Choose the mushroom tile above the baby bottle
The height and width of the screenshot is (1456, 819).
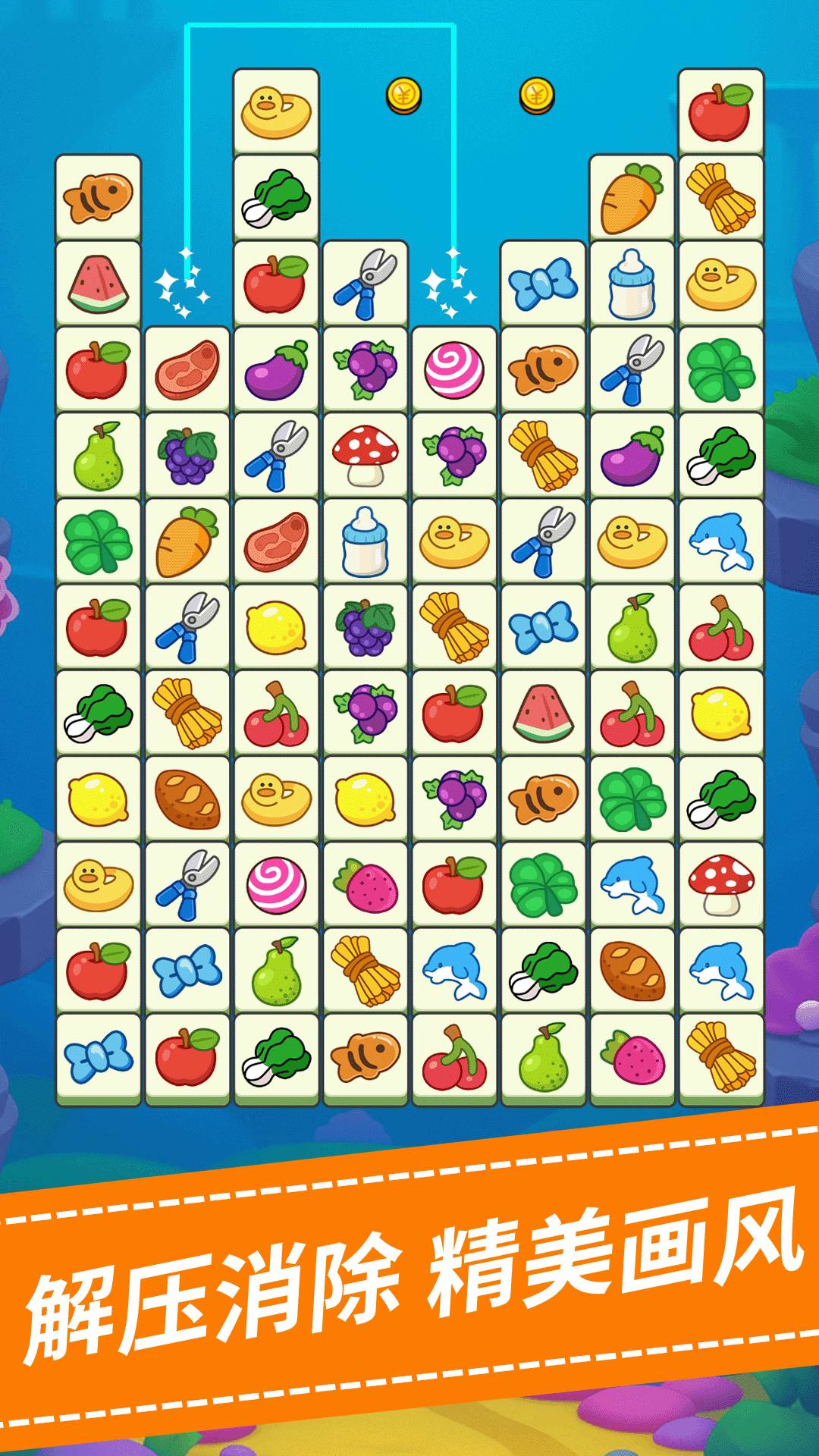(x=366, y=455)
